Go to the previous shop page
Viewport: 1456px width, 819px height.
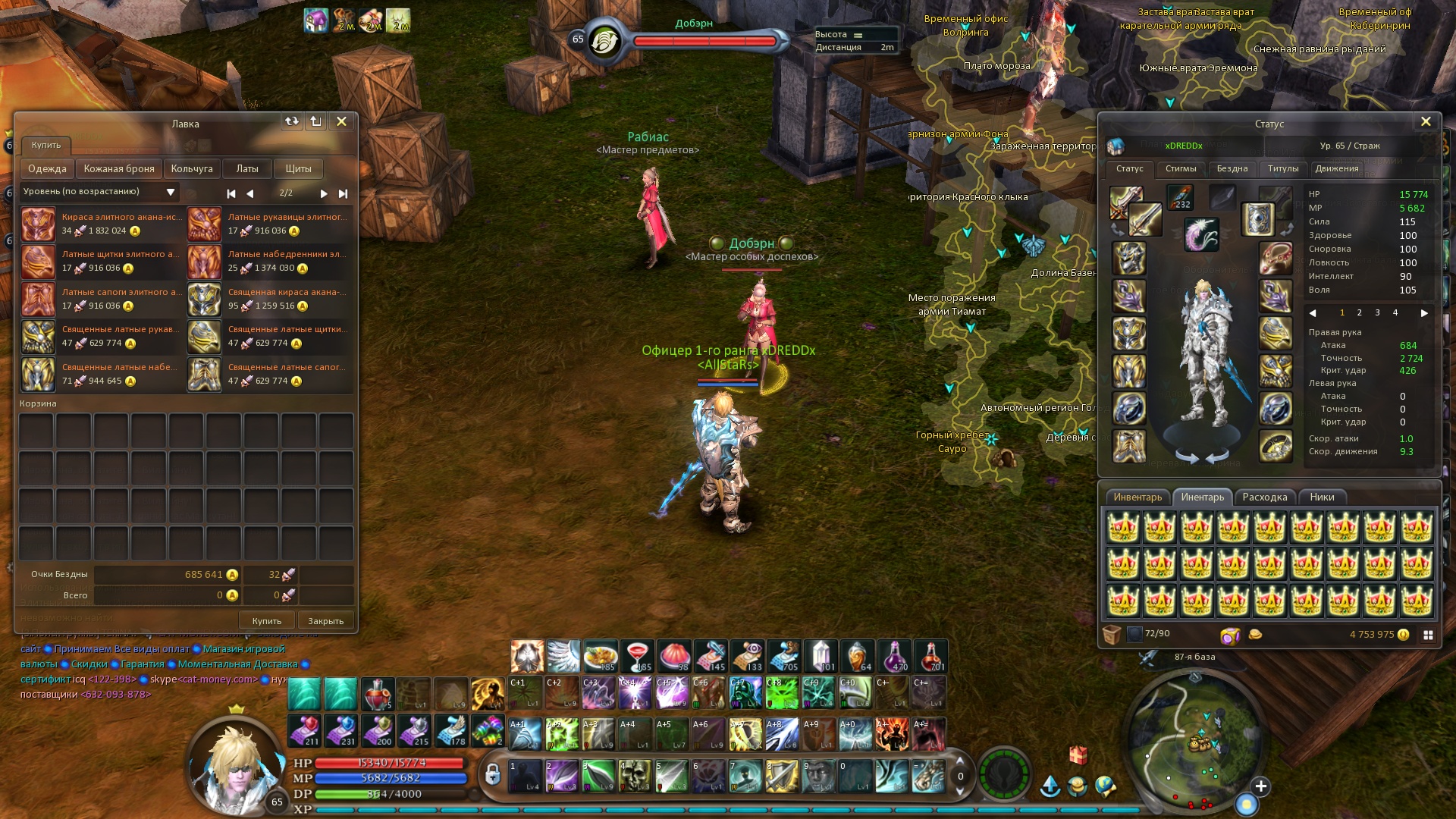pyautogui.click(x=250, y=193)
